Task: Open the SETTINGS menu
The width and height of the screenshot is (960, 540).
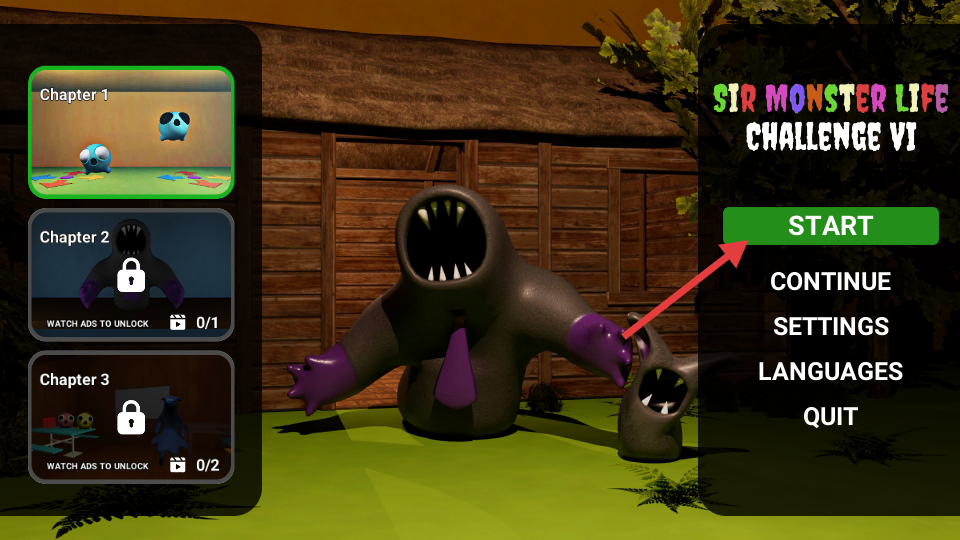Action: 830,327
